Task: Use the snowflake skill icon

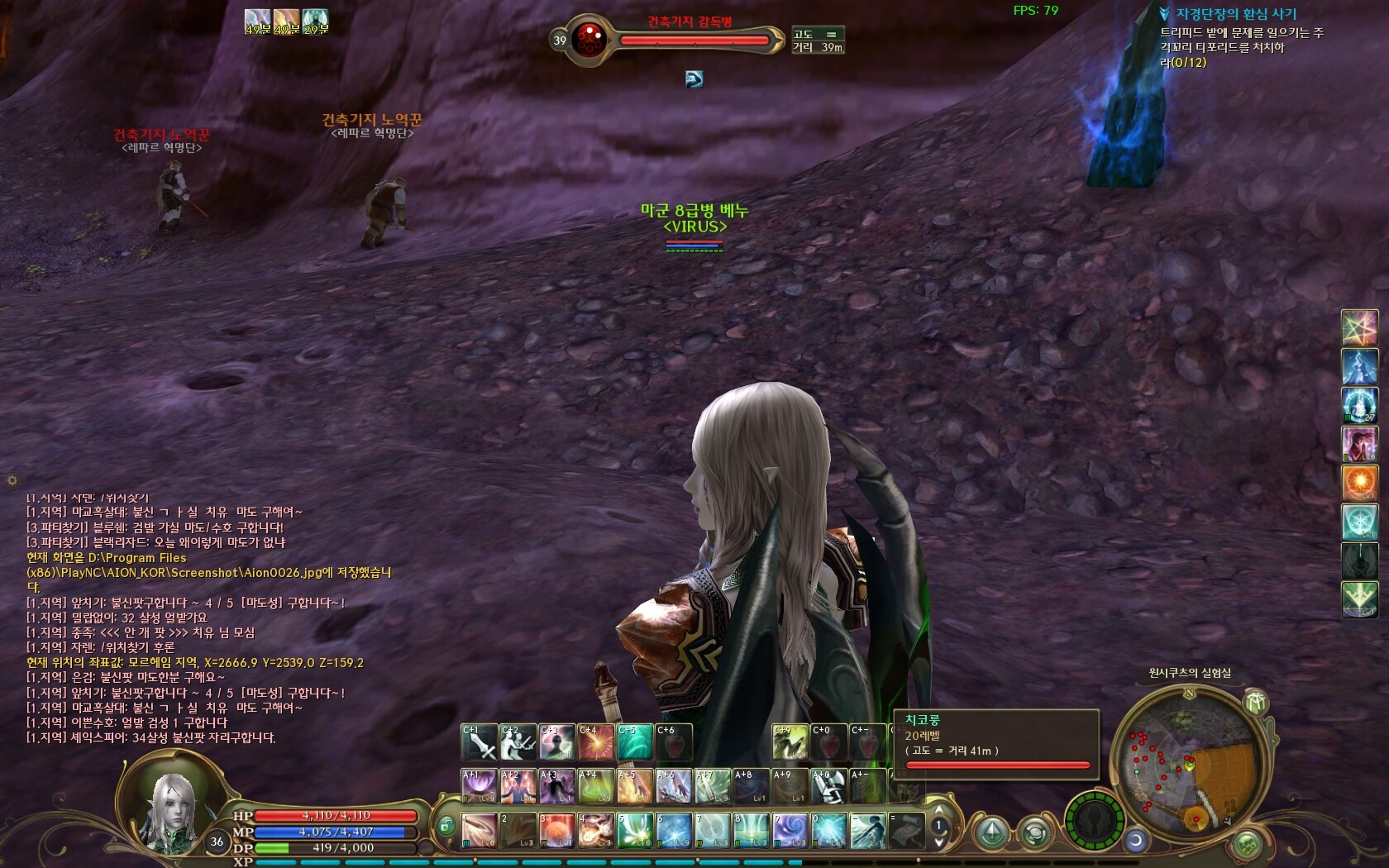Action: pos(1359,522)
